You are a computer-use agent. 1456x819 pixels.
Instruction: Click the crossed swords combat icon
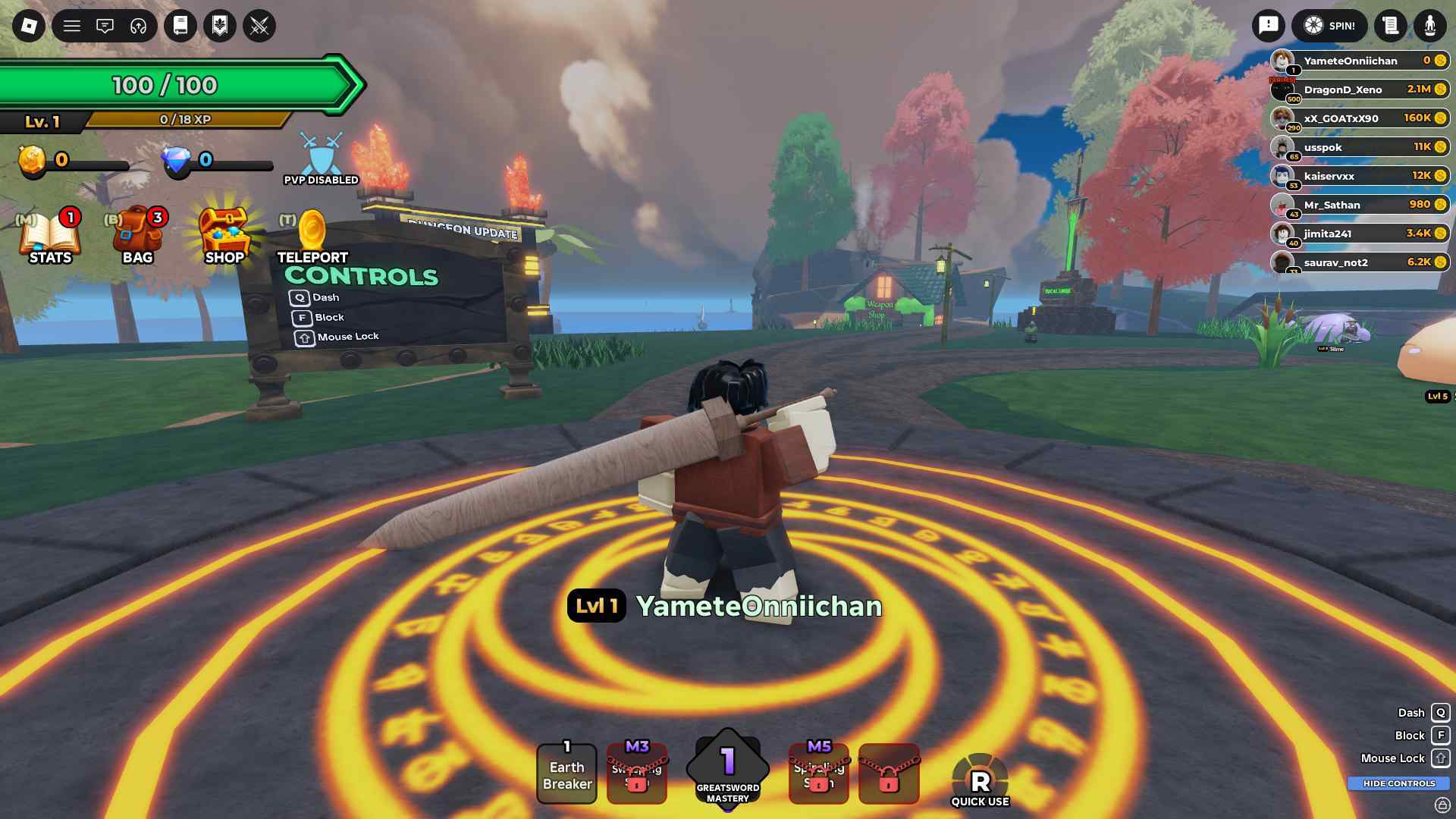[260, 25]
